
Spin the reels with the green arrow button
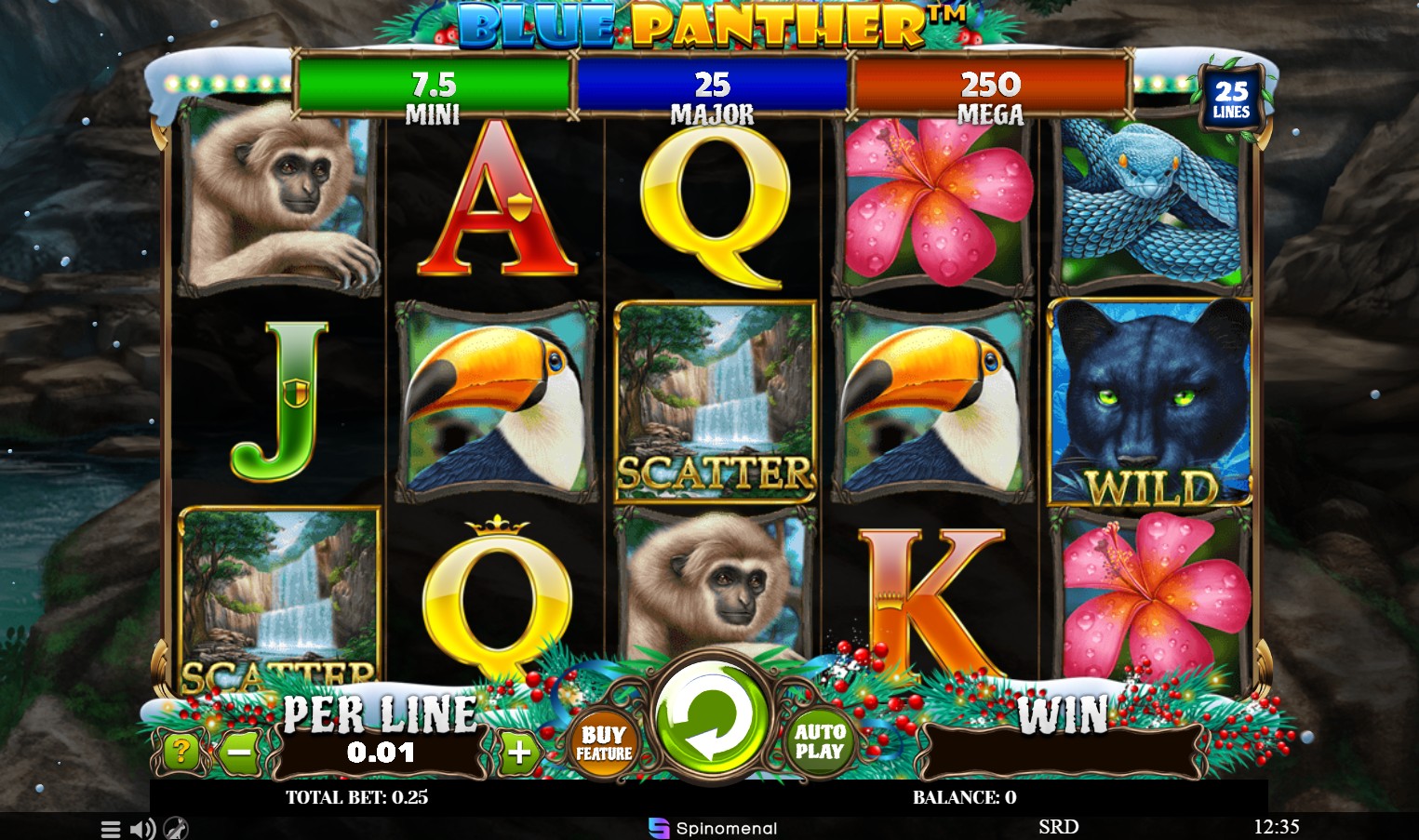(x=711, y=718)
